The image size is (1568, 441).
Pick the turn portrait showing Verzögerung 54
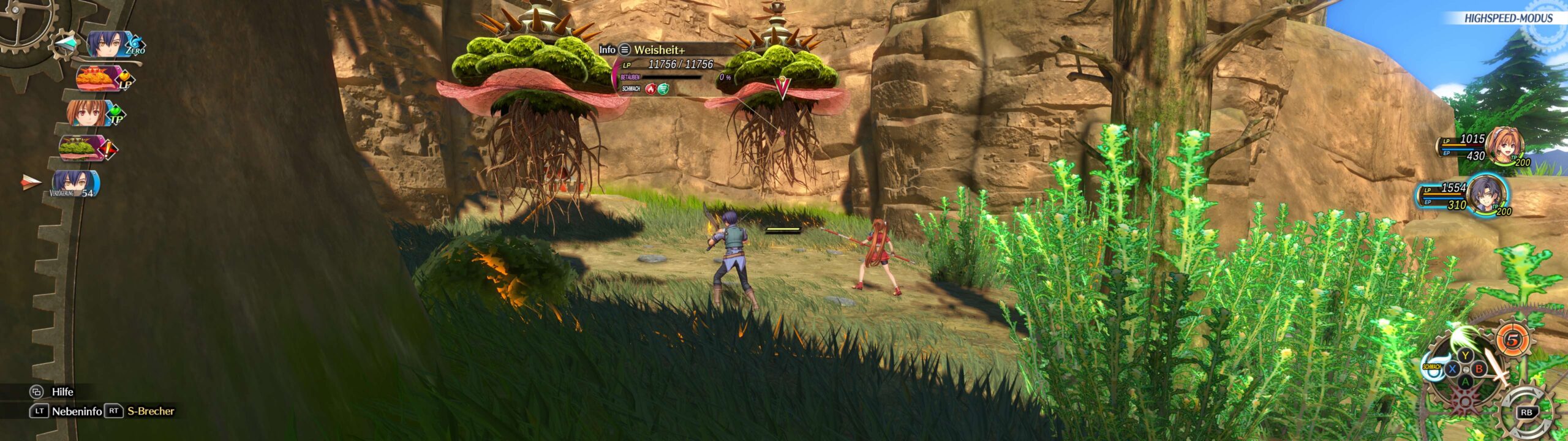[x=73, y=183]
